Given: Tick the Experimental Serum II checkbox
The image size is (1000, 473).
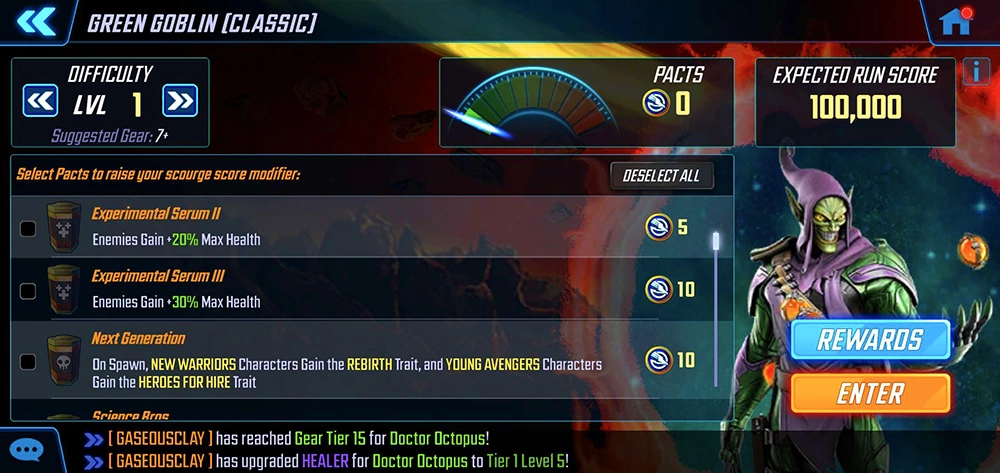Looking at the screenshot, I should [x=28, y=228].
